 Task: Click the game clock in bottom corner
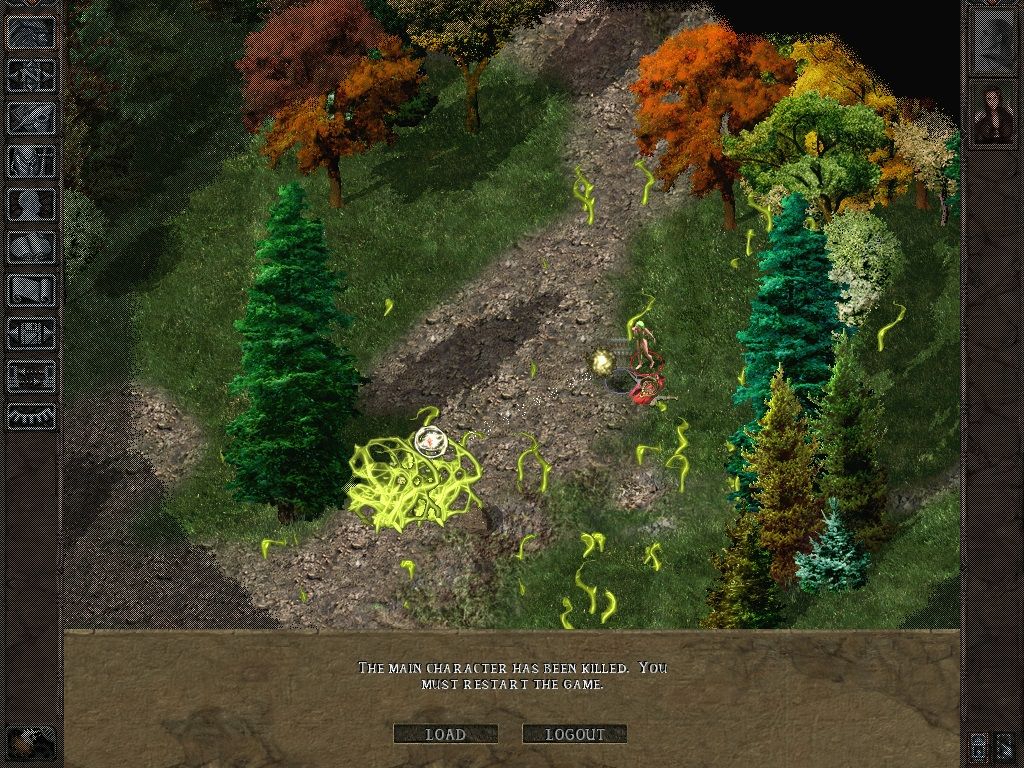pyautogui.click(x=30, y=742)
